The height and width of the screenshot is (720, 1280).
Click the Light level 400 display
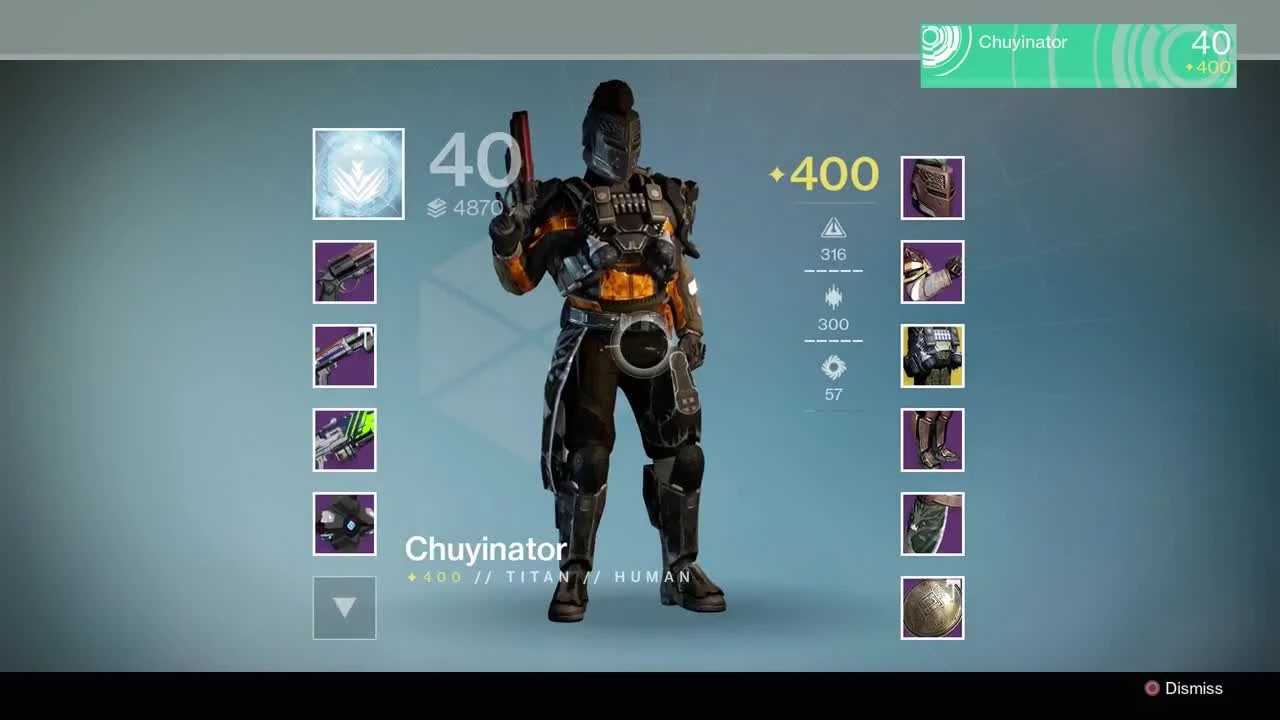tap(822, 175)
